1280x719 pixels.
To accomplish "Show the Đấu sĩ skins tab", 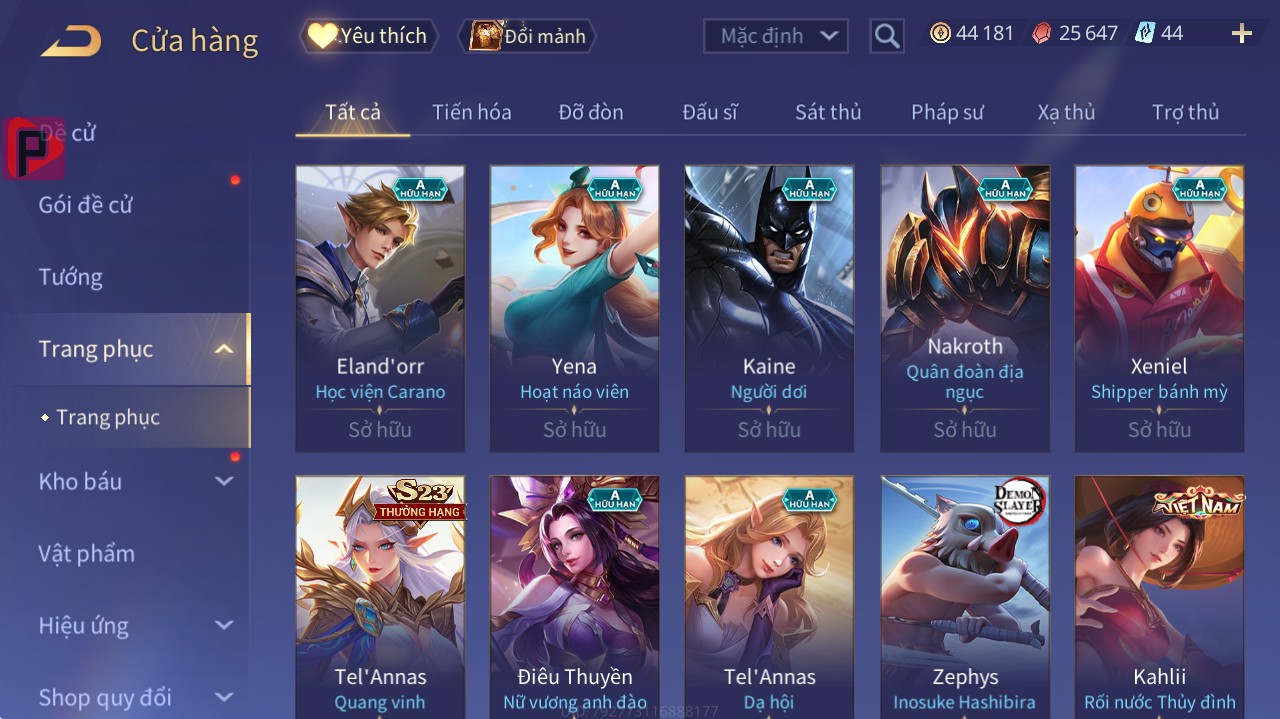I will [709, 112].
